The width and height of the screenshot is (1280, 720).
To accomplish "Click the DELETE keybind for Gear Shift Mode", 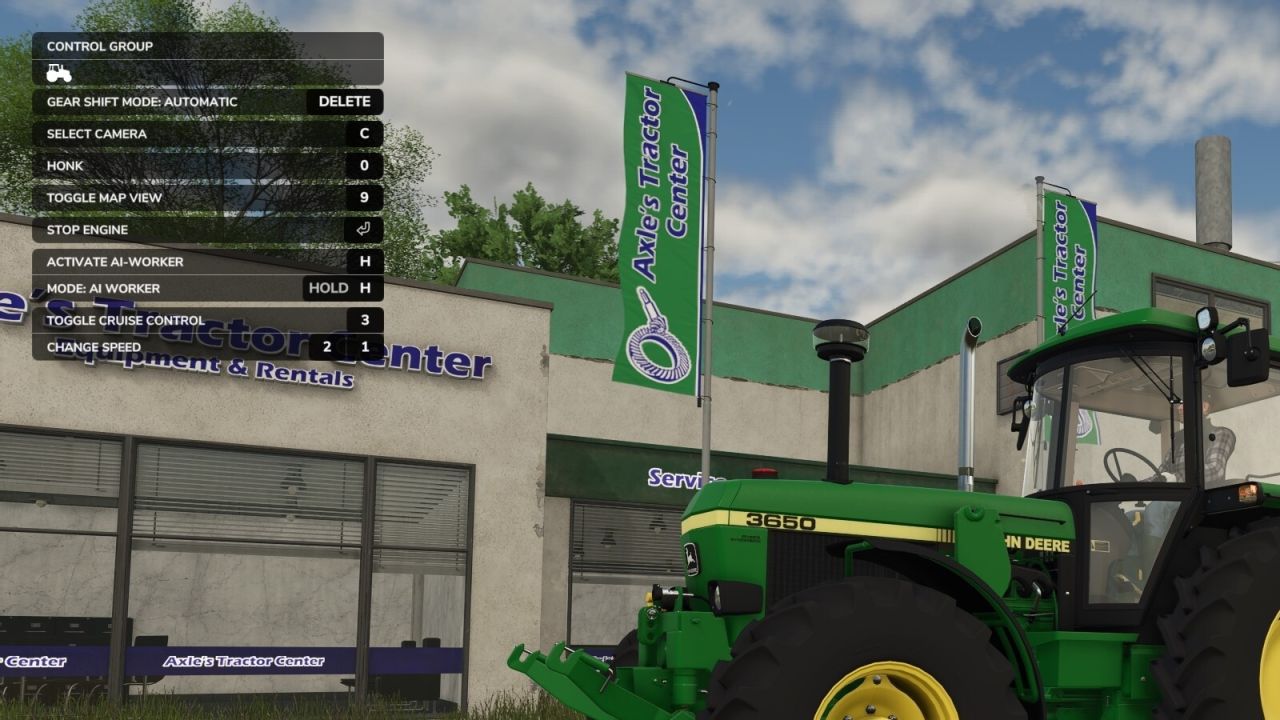I will click(344, 101).
